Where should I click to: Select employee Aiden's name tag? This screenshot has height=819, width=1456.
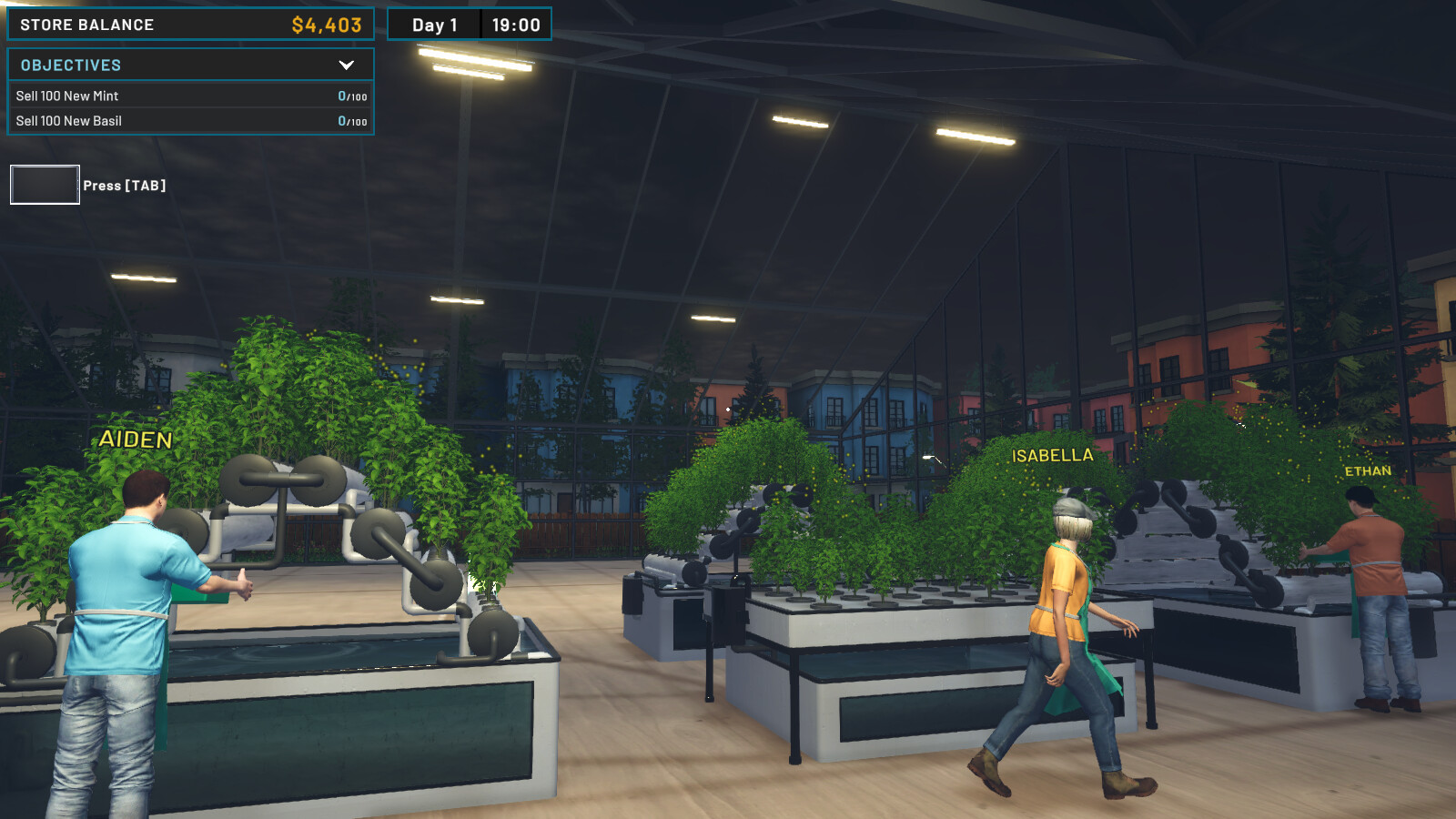[x=134, y=440]
